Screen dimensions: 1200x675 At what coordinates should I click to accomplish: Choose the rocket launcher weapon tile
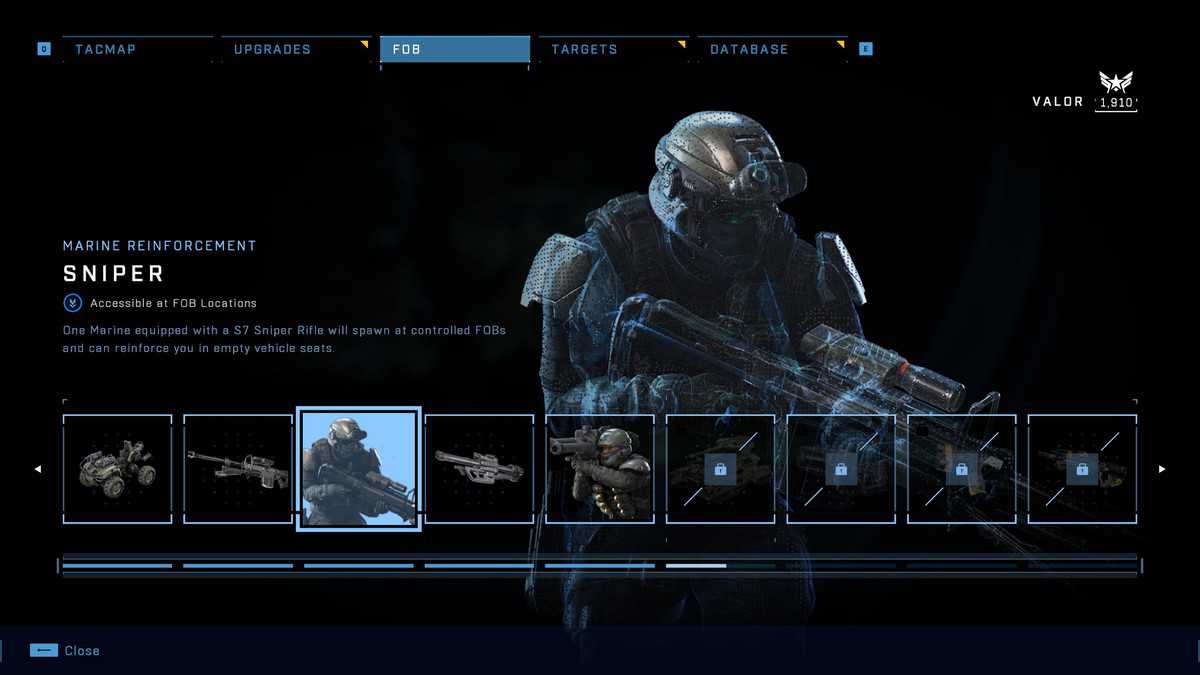tap(479, 469)
